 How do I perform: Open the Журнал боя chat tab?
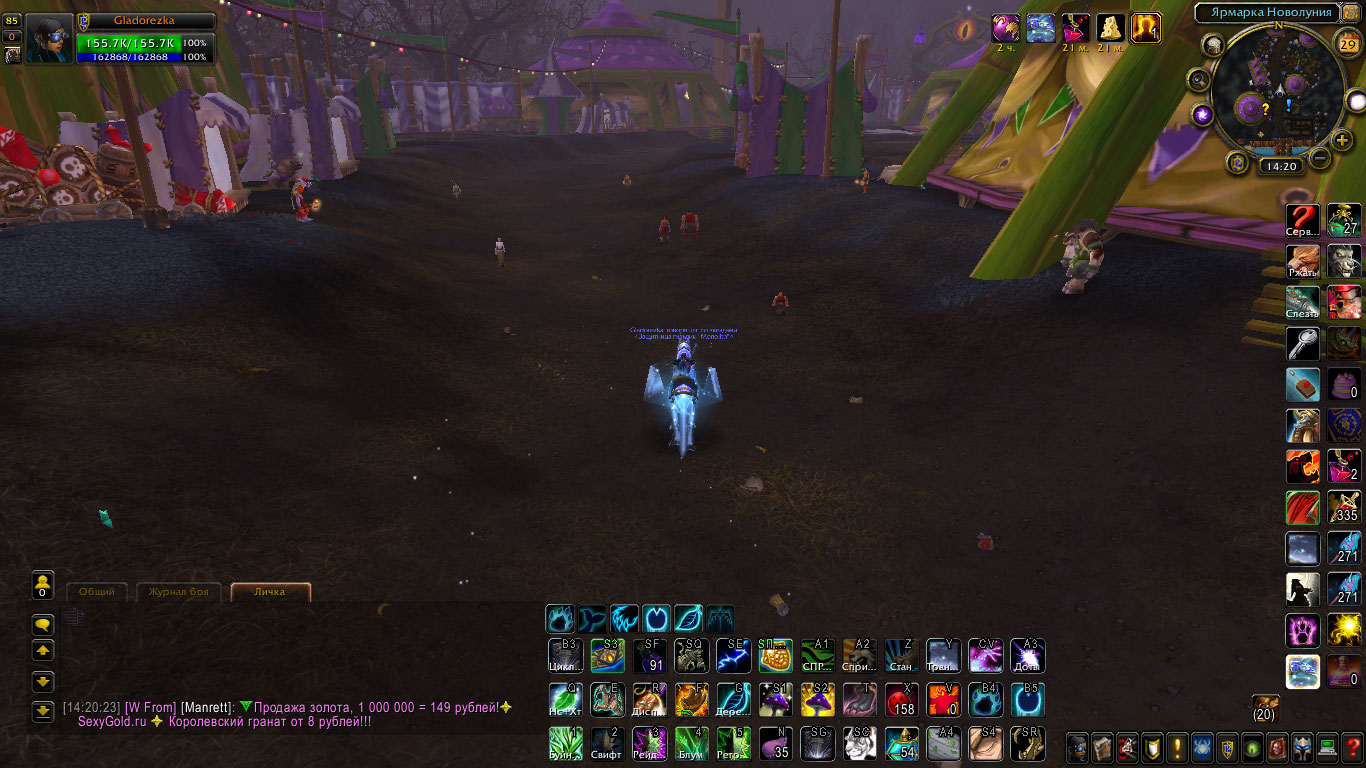pos(178,592)
